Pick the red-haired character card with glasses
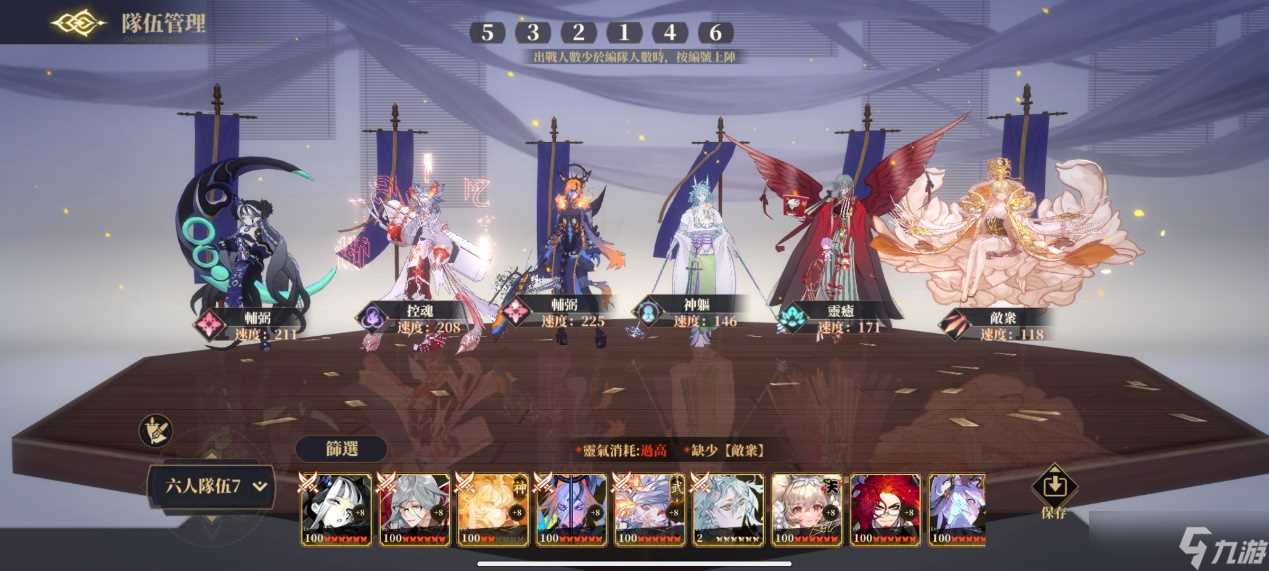1269x571 pixels. [885, 510]
